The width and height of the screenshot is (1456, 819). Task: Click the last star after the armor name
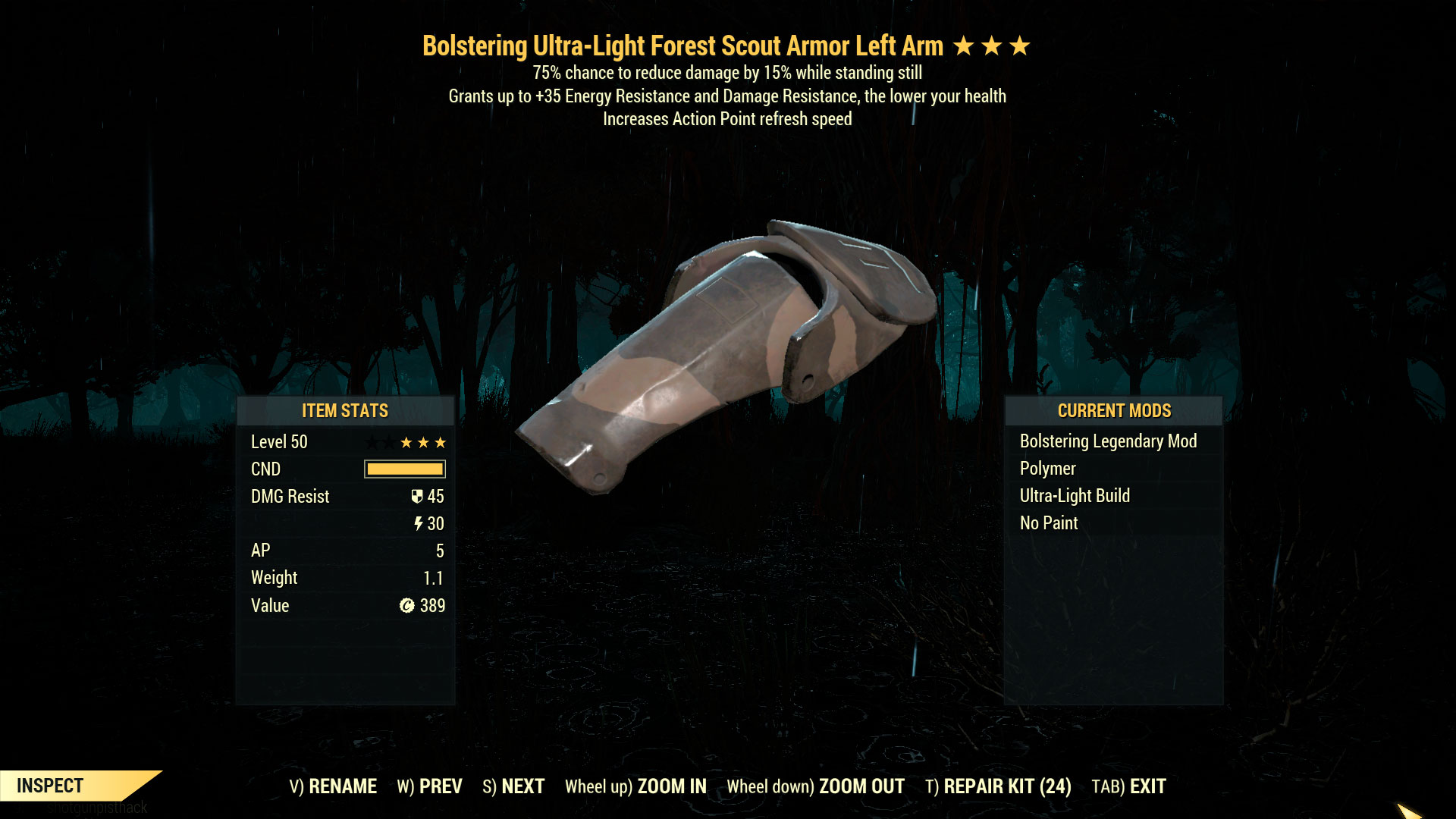point(1020,45)
